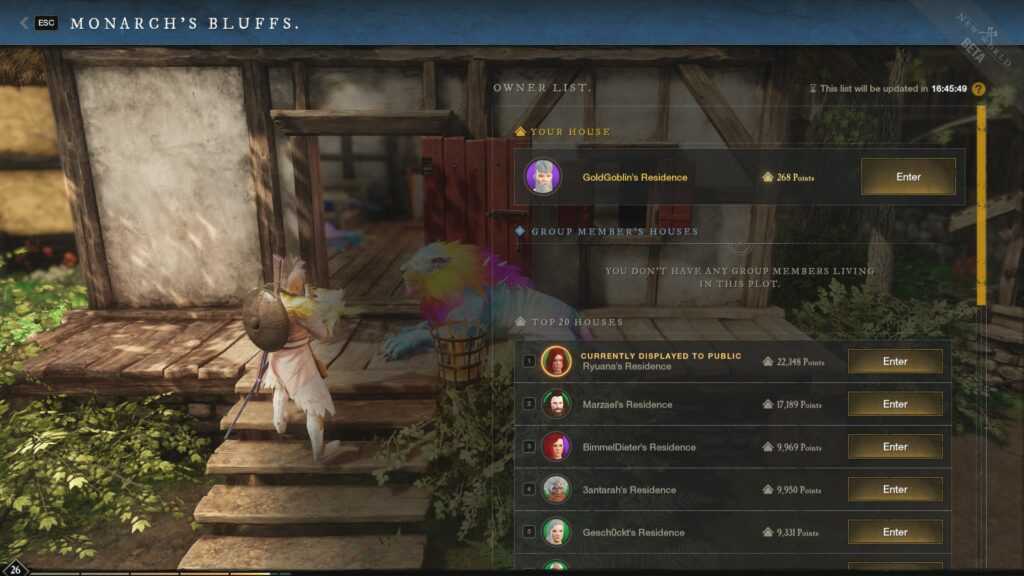
Task: Select GoldGoblin's purple avatar portrait
Action: (x=541, y=177)
